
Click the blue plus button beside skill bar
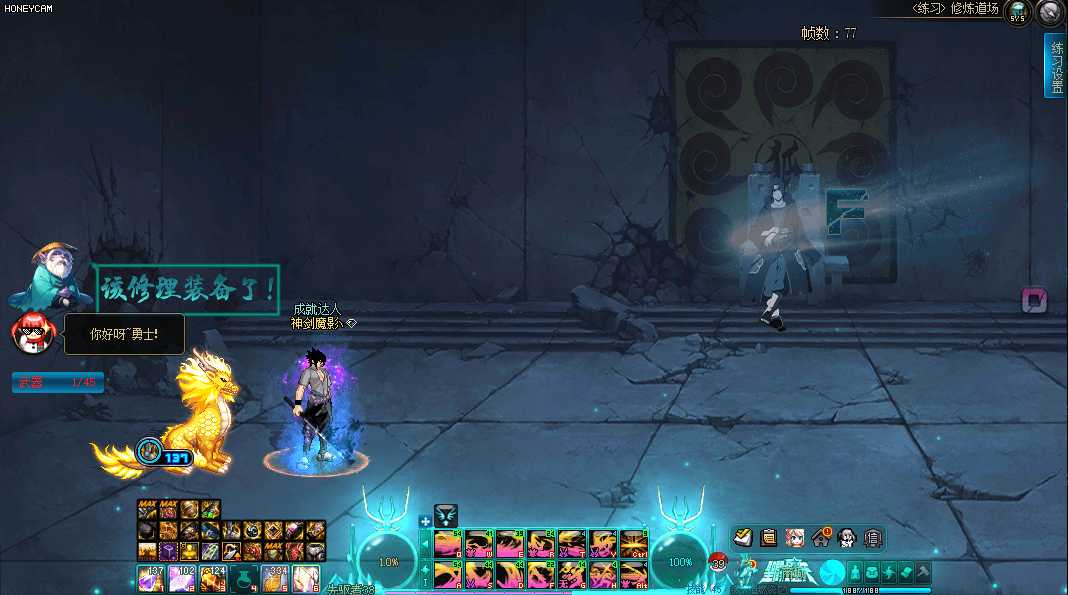click(425, 521)
